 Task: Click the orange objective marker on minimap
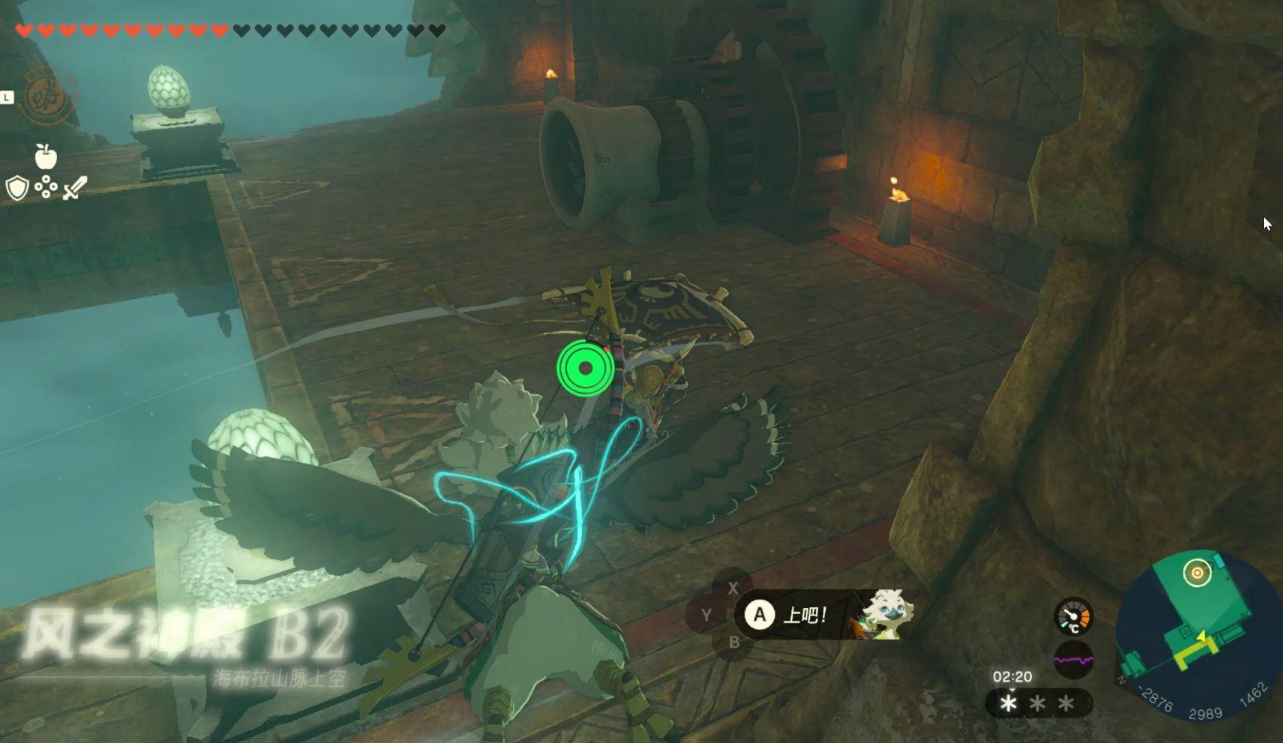[x=1196, y=573]
